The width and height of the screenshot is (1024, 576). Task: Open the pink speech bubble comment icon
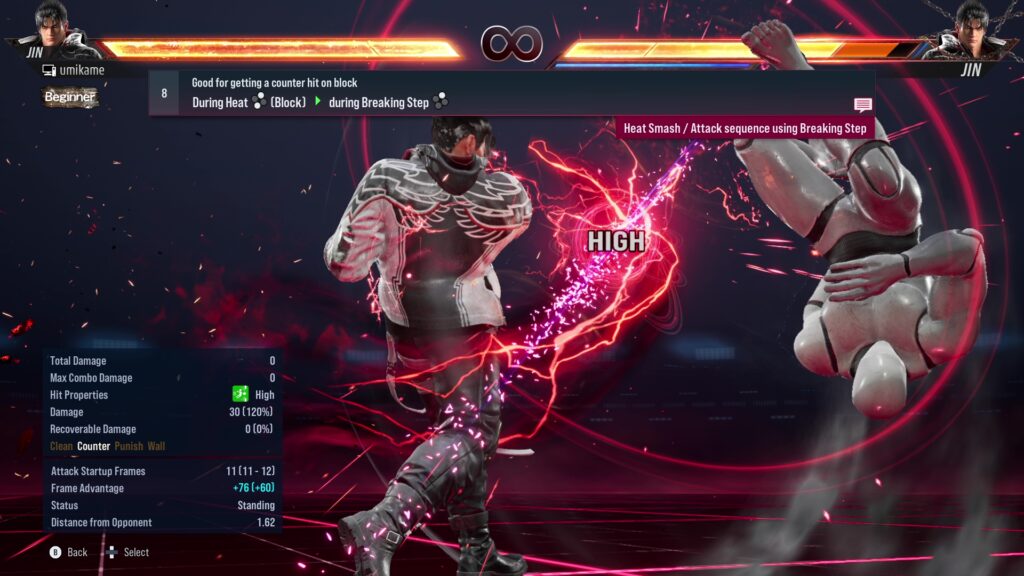(x=862, y=105)
